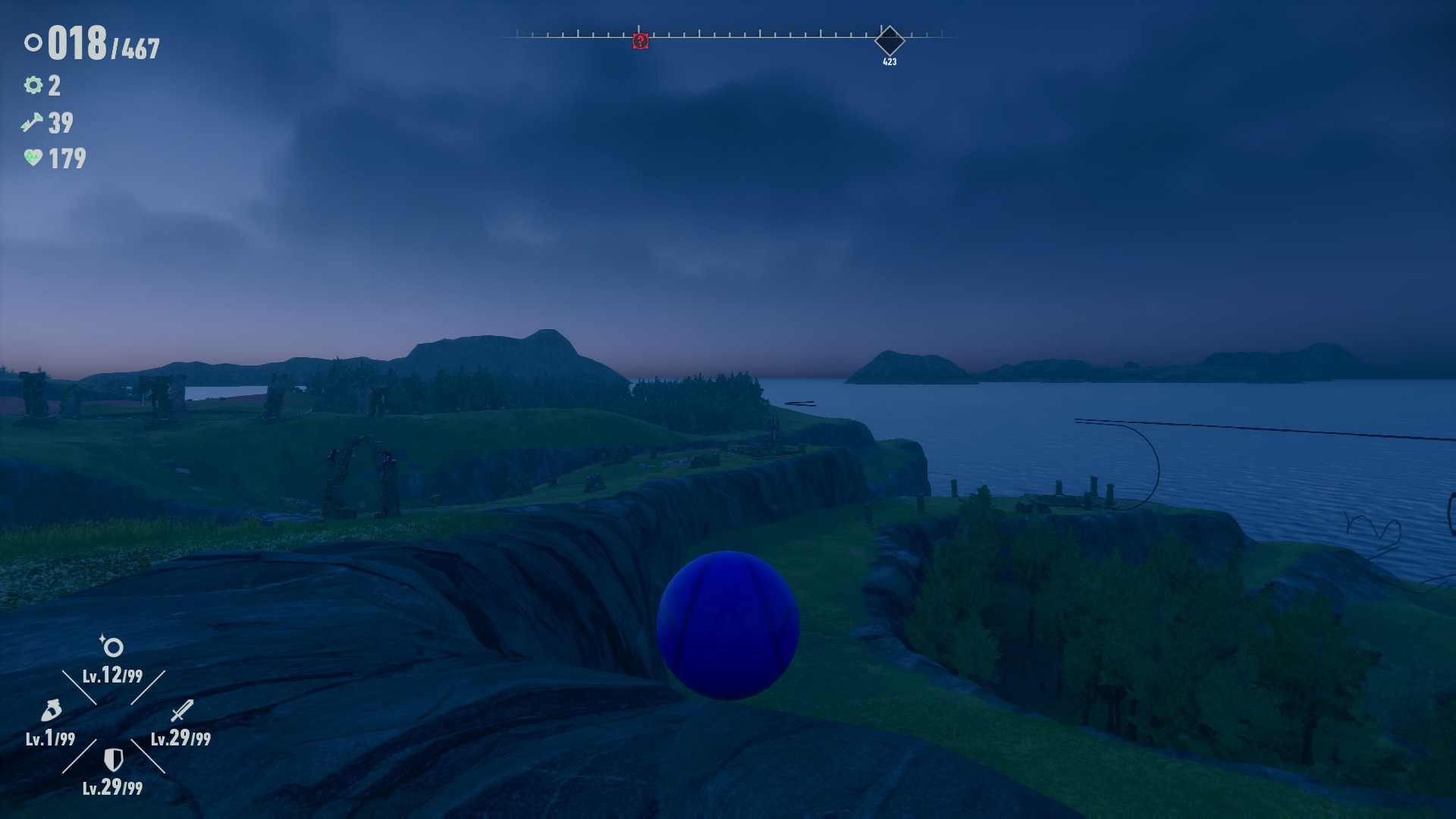Screen dimensions: 1456x819
Task: Click the Lv.12/99 magic skill label
Action: pos(112,673)
